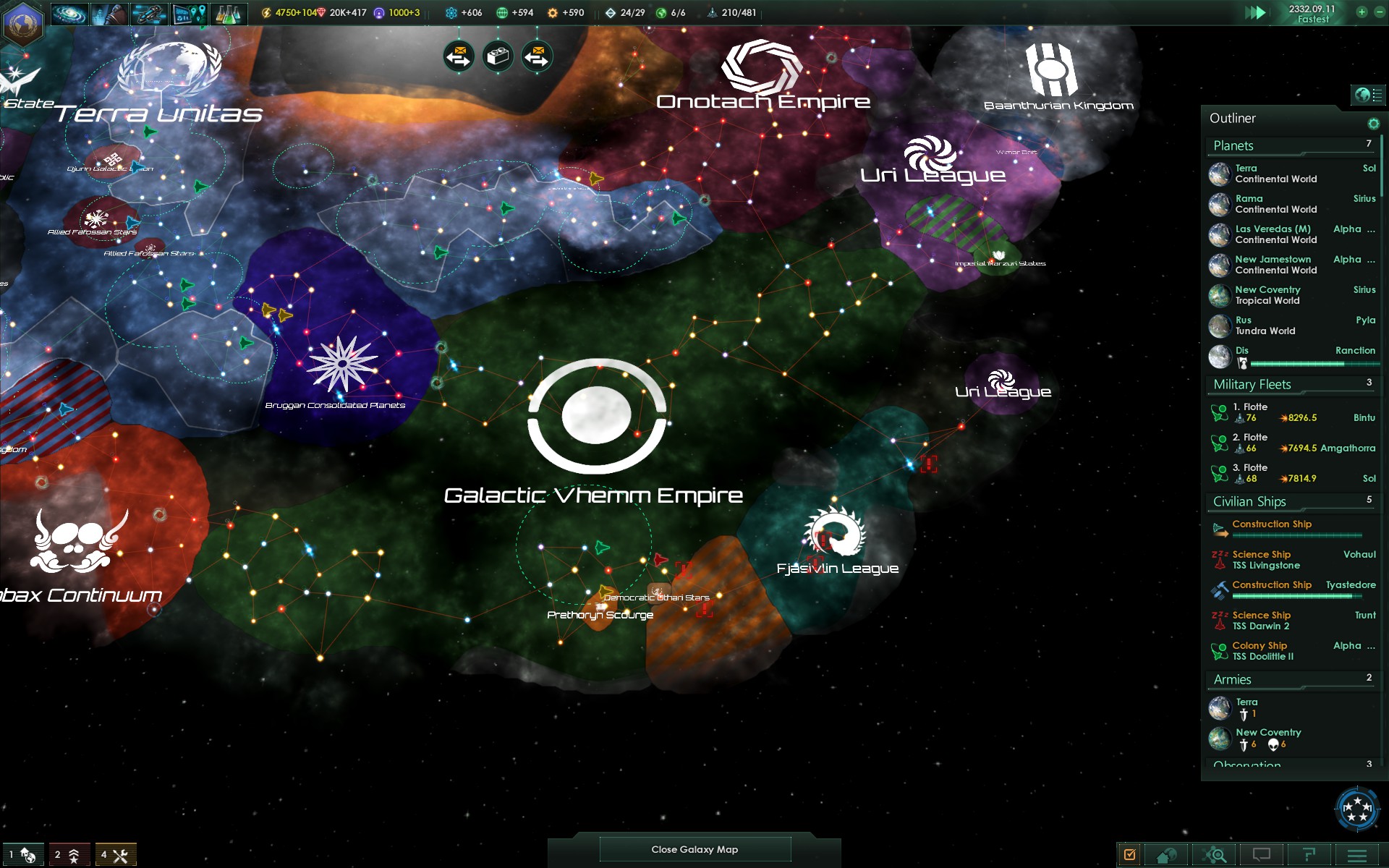Decrease game speed with minus button
Viewport: 1389px width, 868px height.
pyautogui.click(x=1379, y=12)
